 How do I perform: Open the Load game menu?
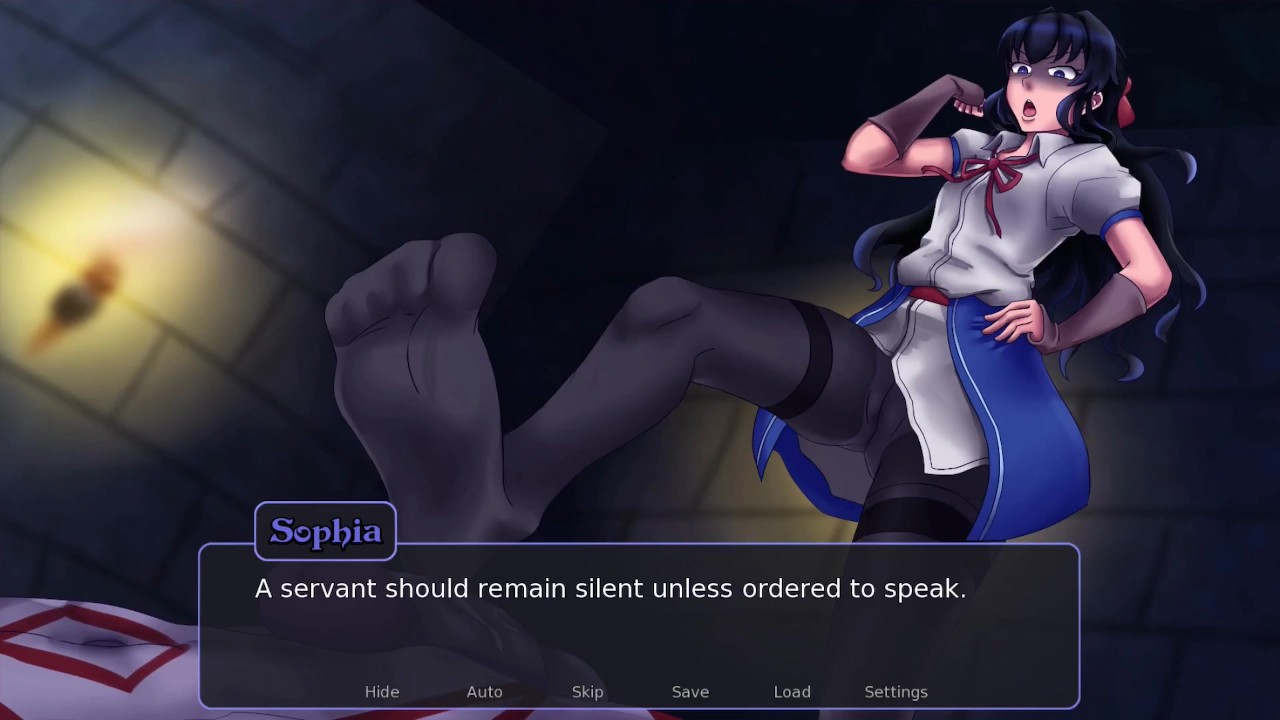792,692
